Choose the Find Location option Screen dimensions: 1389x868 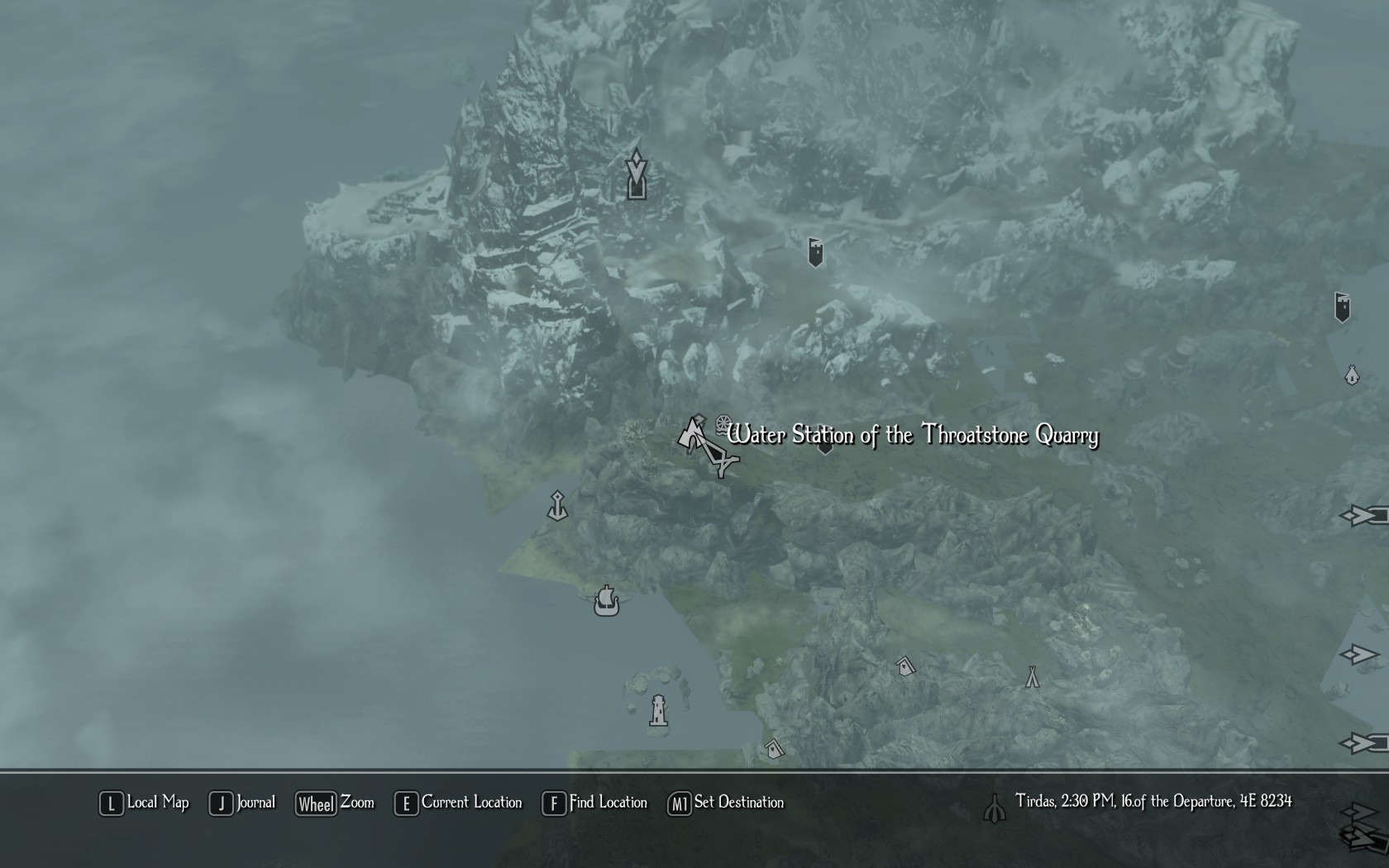pyautogui.click(x=595, y=803)
